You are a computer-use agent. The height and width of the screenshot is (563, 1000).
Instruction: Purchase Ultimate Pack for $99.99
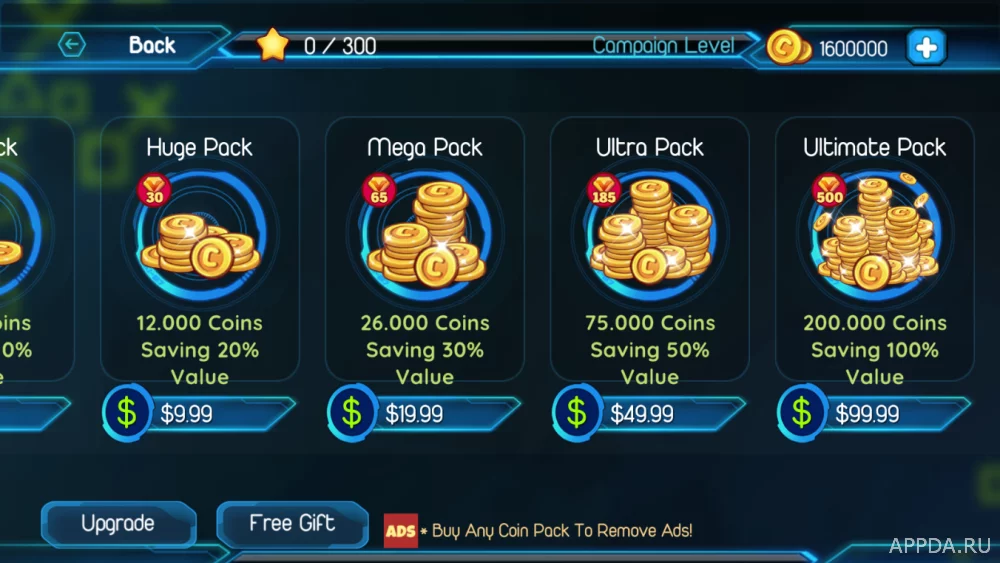875,413
